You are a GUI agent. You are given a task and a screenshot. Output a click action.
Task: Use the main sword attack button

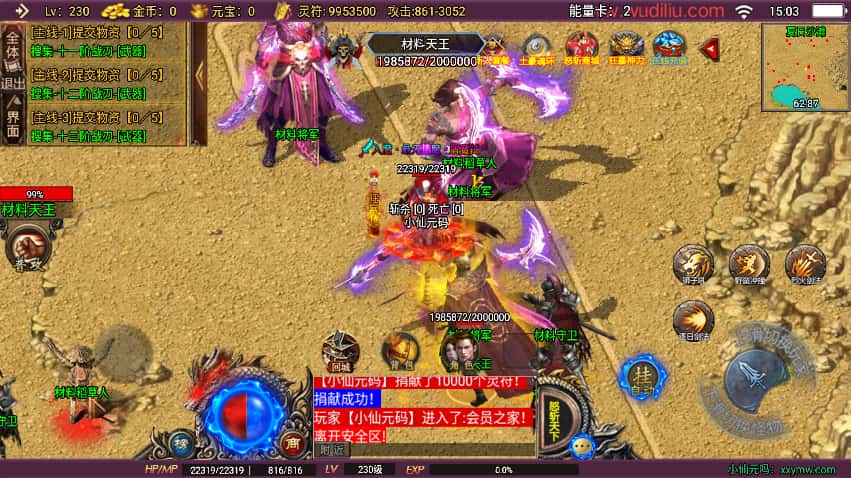coord(756,379)
